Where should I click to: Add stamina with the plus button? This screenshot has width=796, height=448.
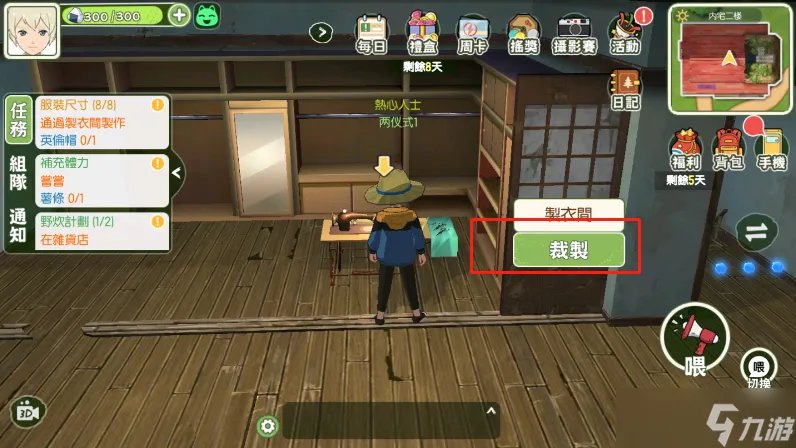(x=178, y=15)
